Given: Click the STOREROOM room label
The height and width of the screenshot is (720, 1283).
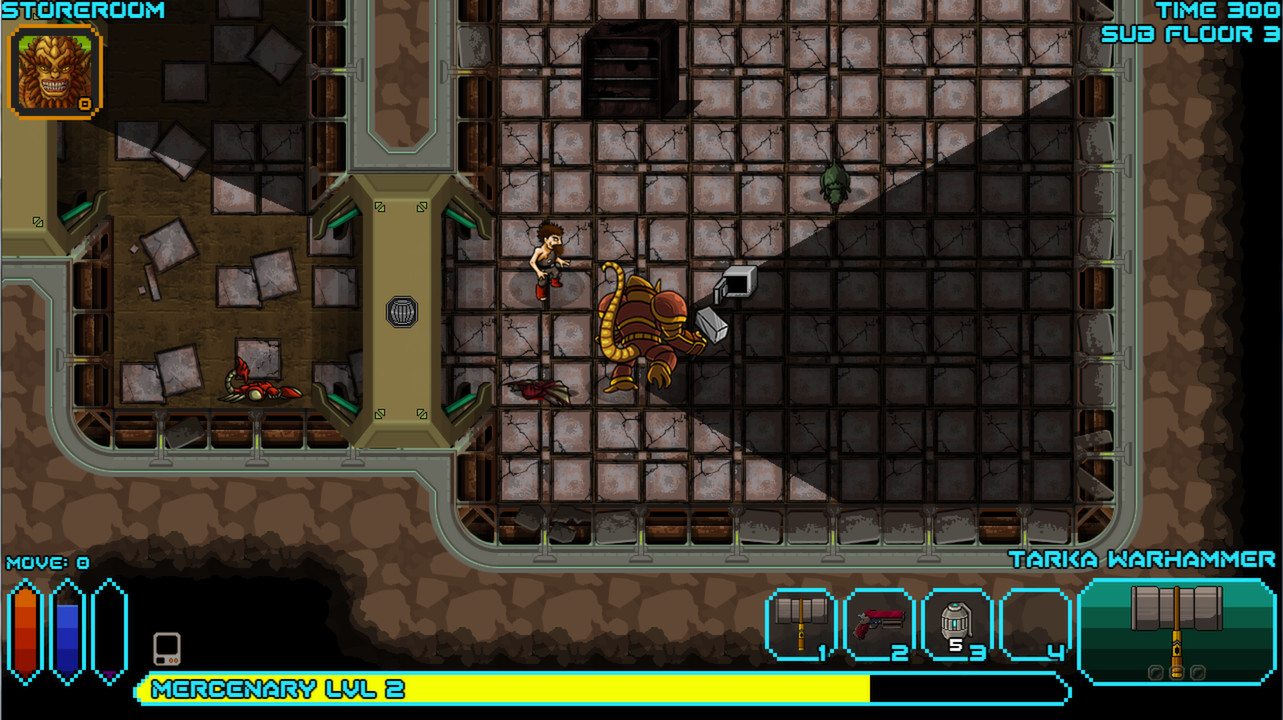Looking at the screenshot, I should (83, 12).
